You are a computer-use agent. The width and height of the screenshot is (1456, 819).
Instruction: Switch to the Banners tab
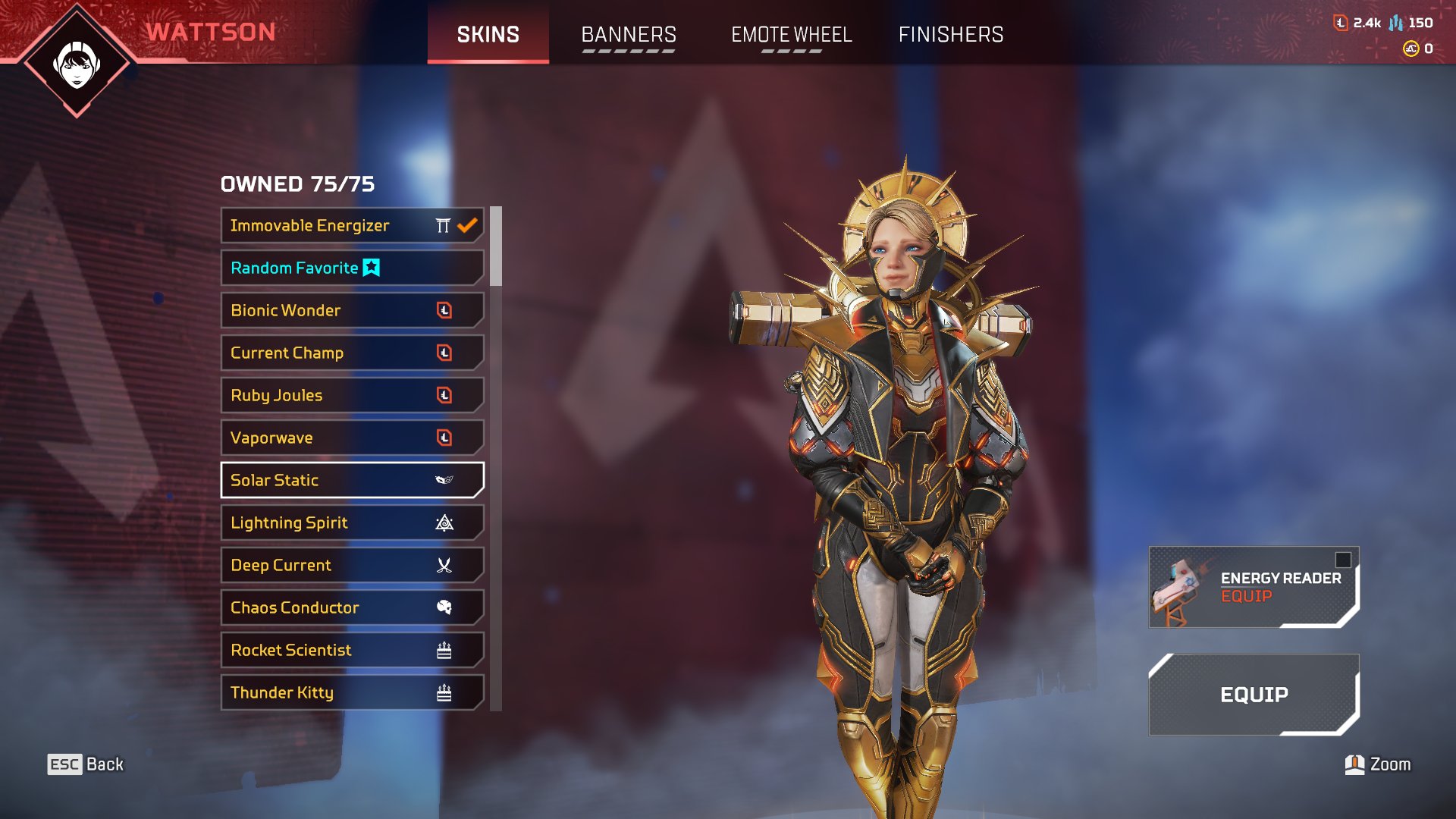[628, 35]
